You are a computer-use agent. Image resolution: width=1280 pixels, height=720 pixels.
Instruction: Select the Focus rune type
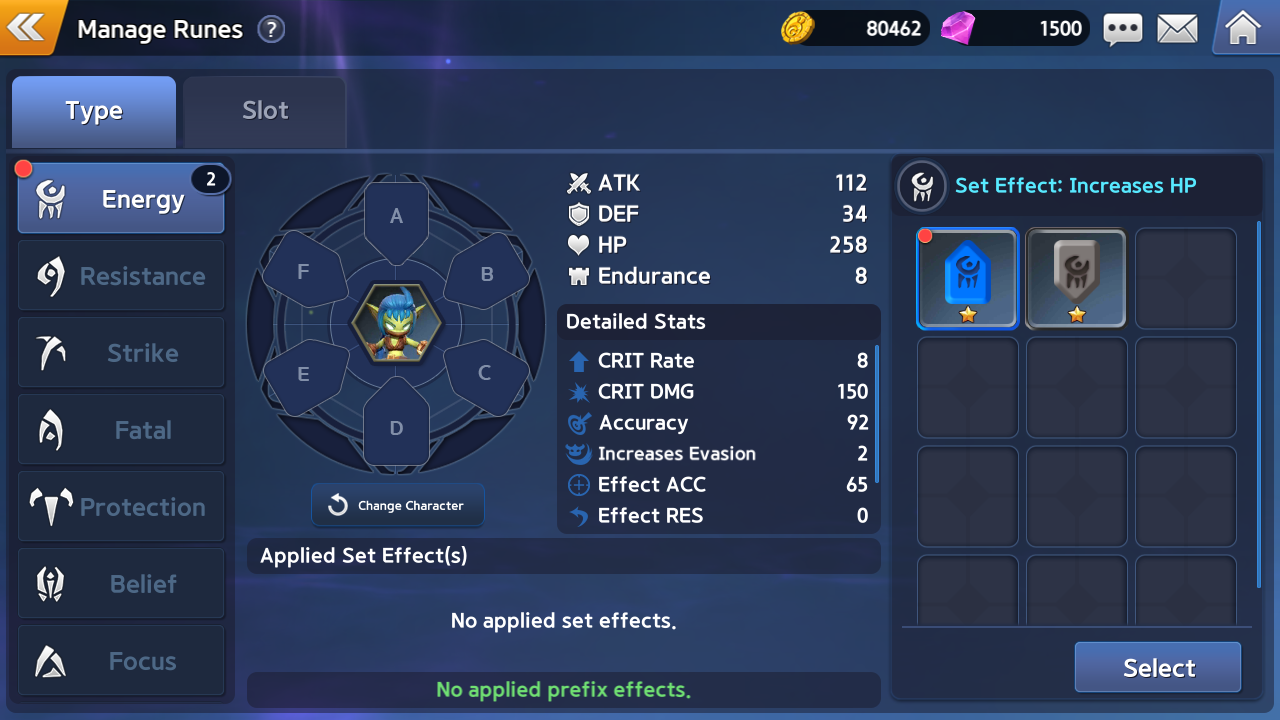[121, 661]
